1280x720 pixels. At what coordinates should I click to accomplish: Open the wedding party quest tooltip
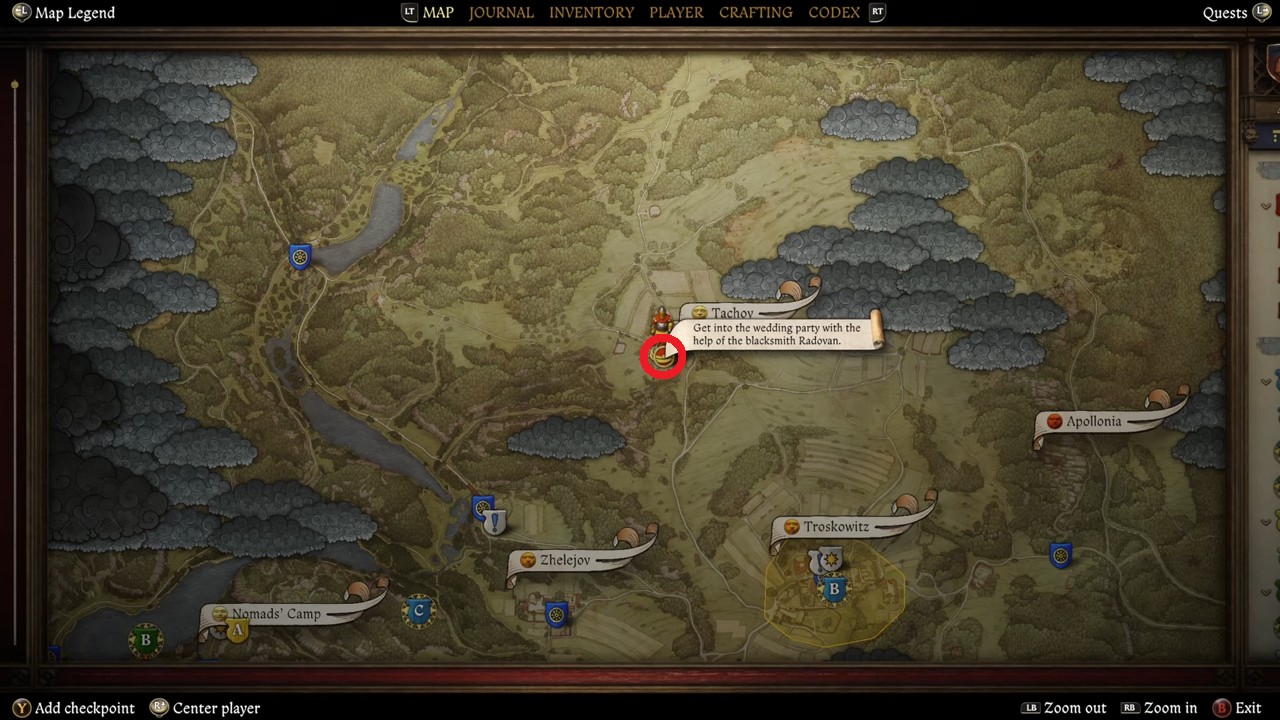click(x=776, y=334)
